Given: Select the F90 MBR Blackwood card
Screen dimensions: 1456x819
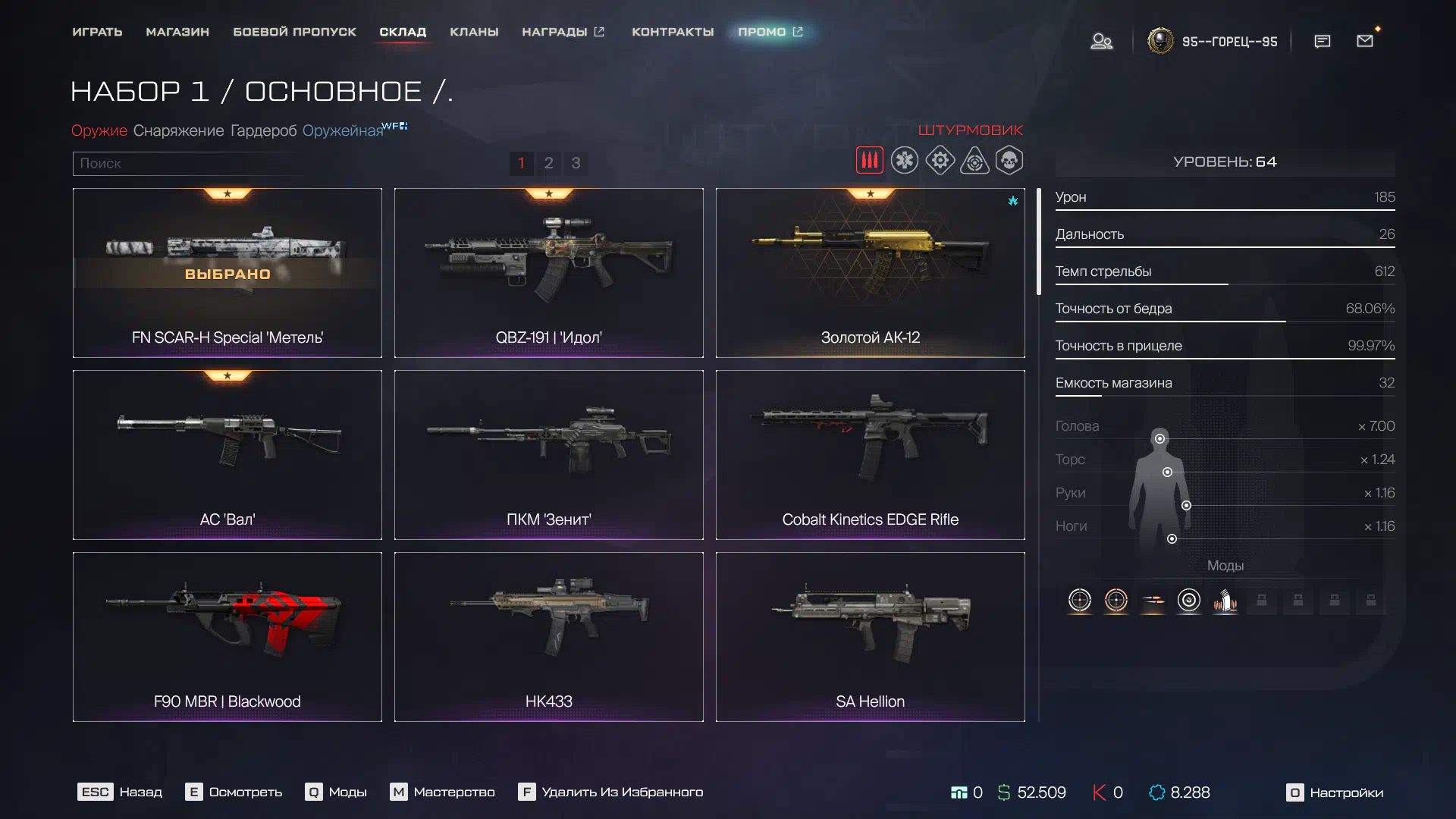Looking at the screenshot, I should click(x=227, y=637).
